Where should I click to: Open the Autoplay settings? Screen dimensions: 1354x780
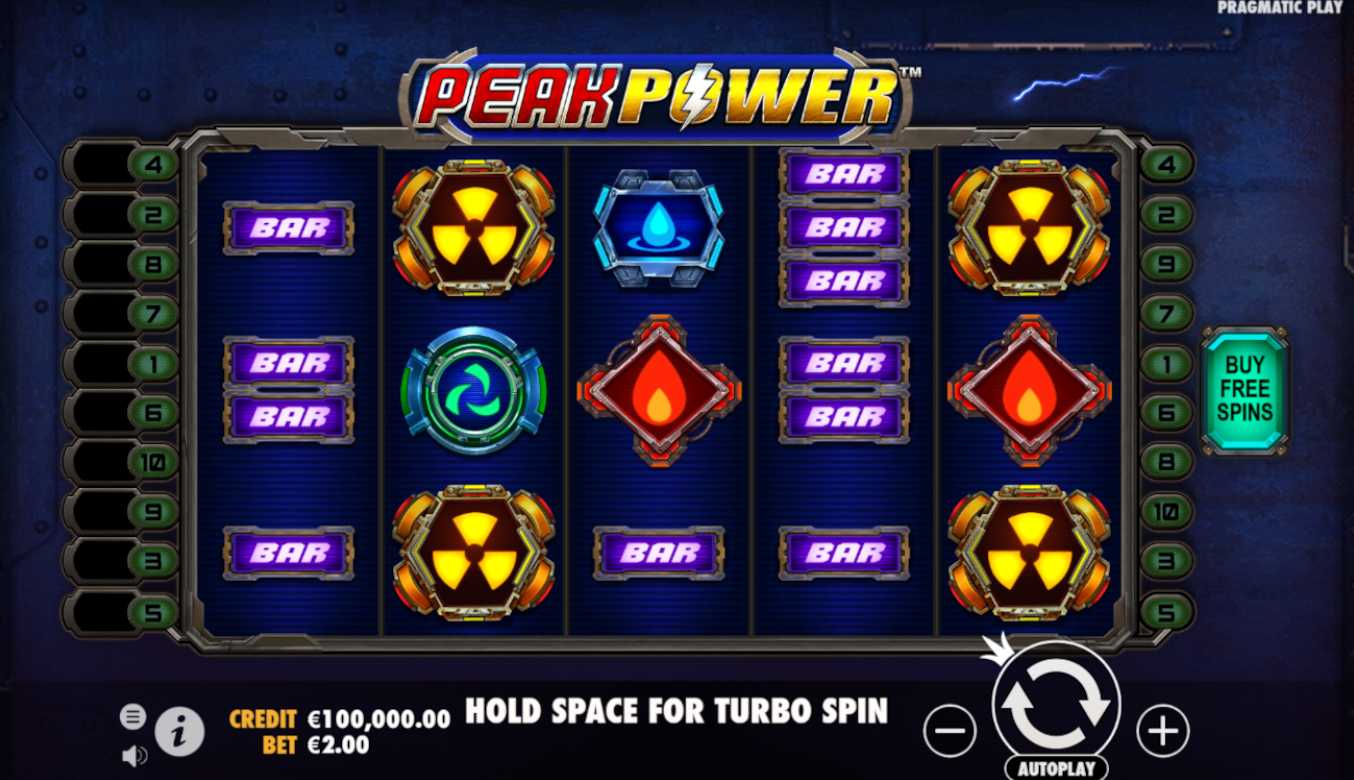pyautogui.click(x=1055, y=768)
